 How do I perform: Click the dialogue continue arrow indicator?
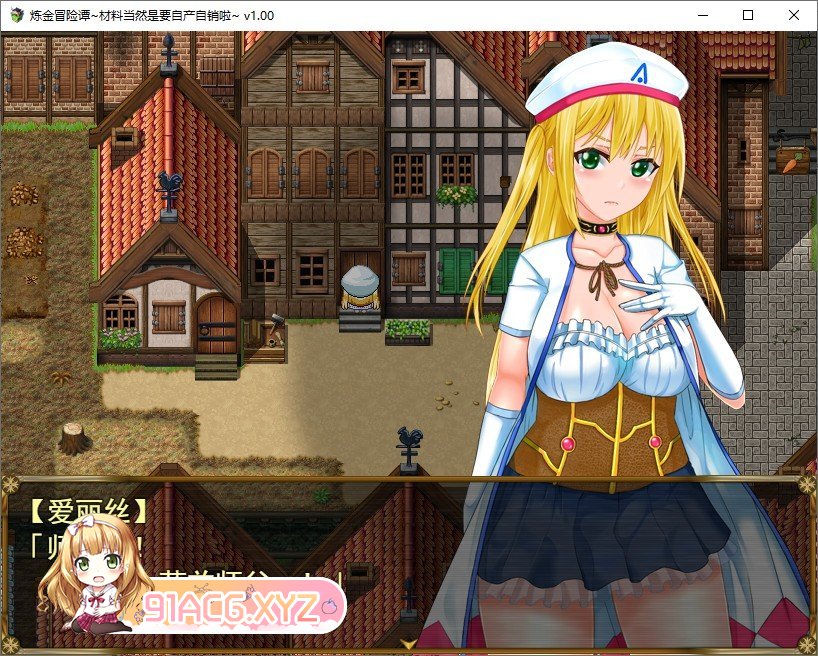(408, 645)
